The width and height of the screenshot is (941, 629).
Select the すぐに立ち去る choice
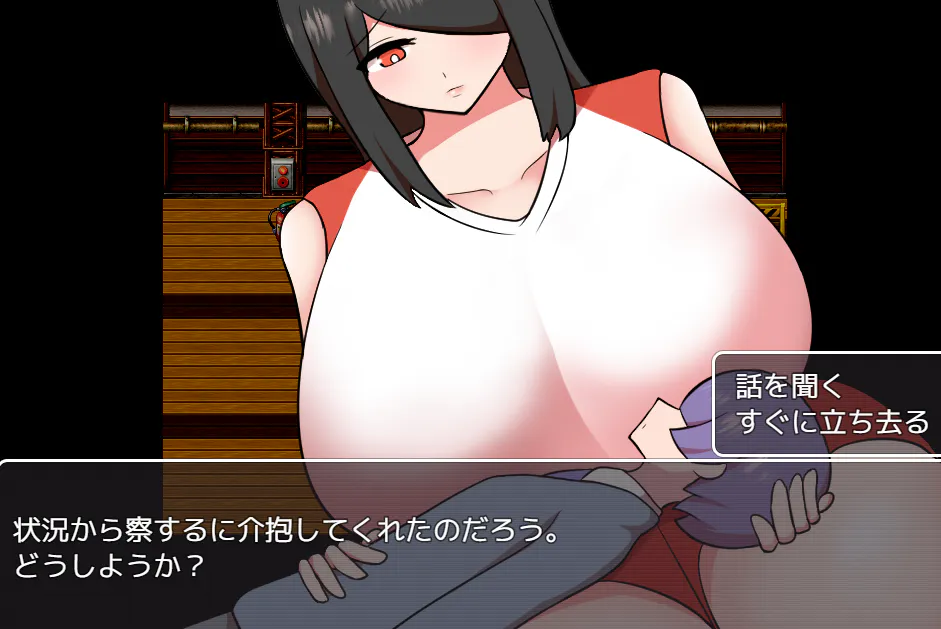point(832,422)
